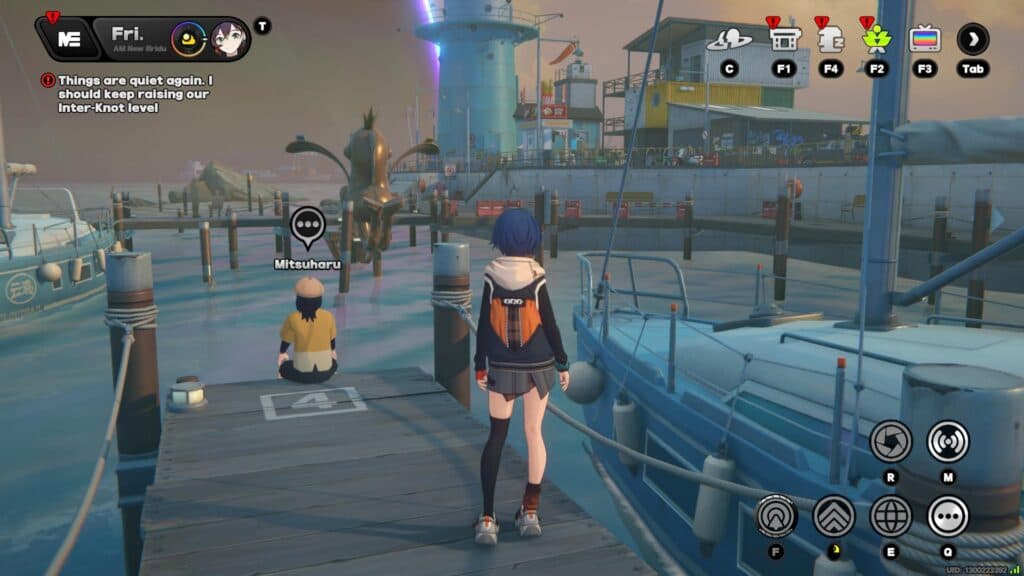
Task: Expand the top shortcut bar arrow
Action: [x=972, y=39]
